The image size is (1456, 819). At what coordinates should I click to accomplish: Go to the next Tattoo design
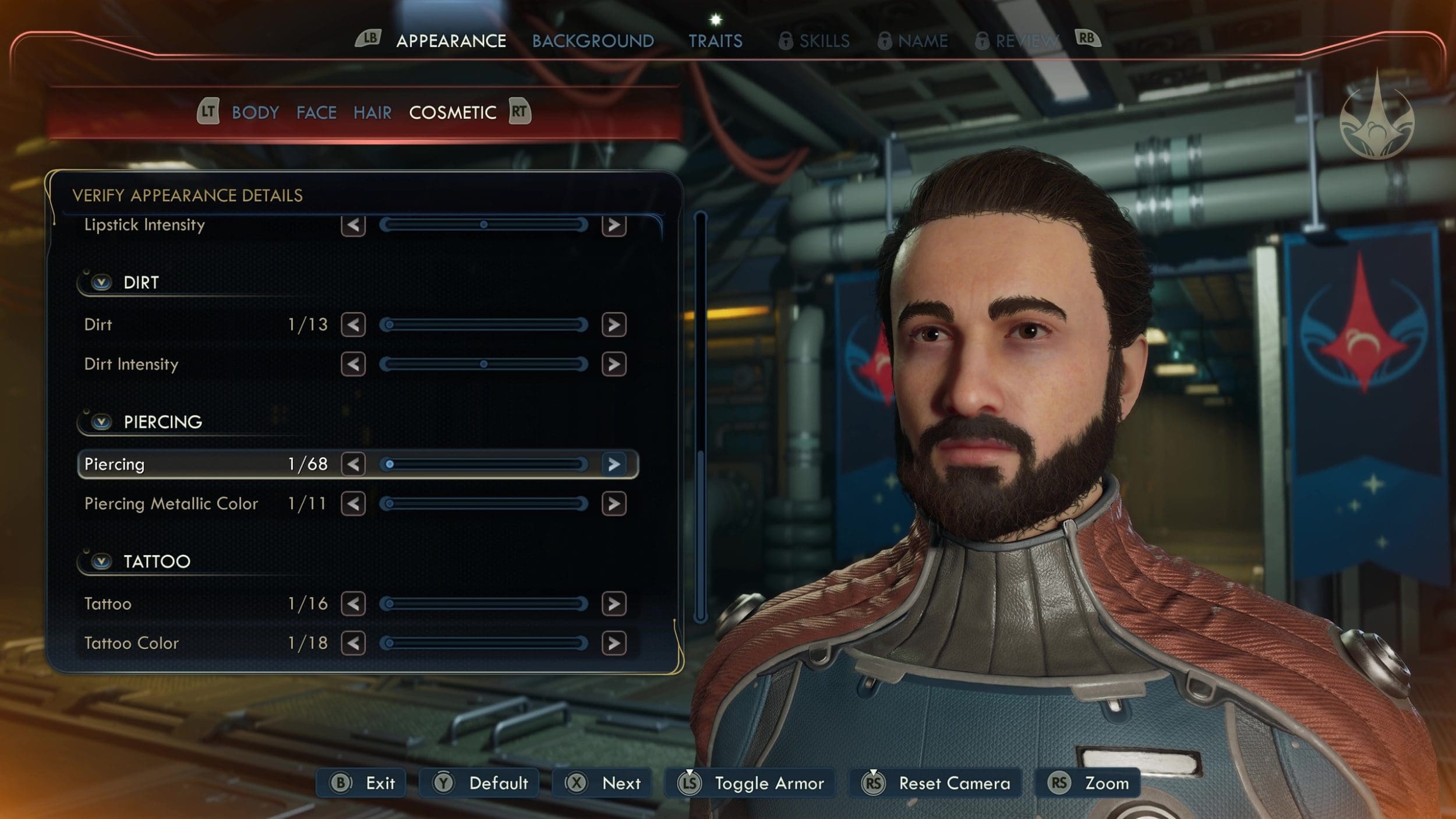[614, 604]
